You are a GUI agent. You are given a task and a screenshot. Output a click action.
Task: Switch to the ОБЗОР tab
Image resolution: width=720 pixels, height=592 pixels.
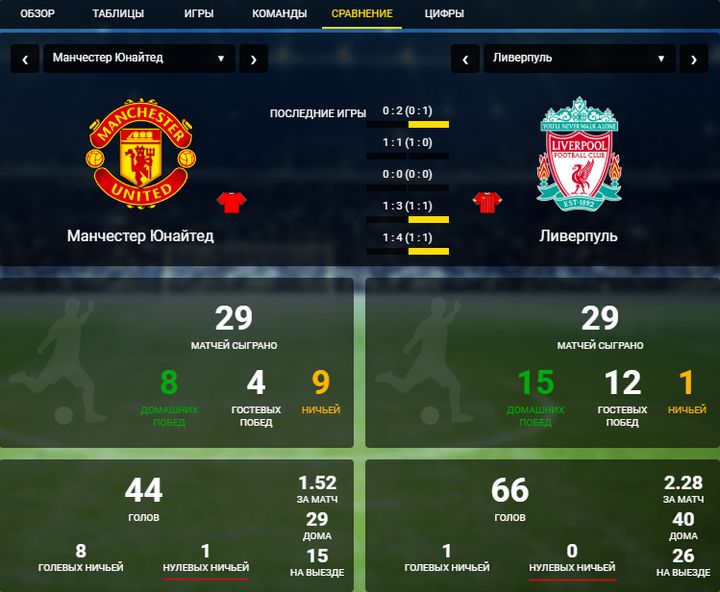(38, 14)
